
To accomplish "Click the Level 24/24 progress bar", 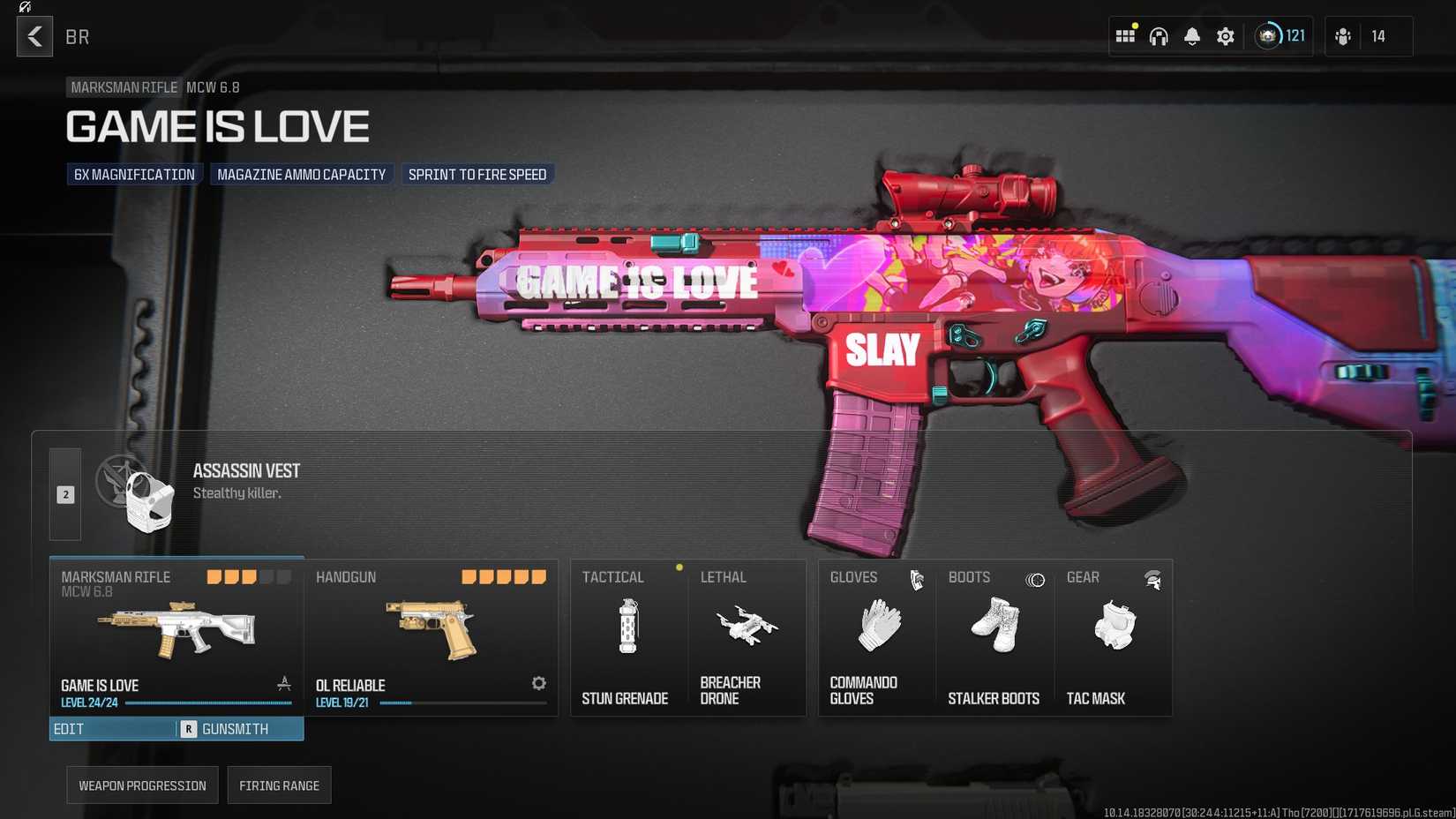I will [x=209, y=703].
